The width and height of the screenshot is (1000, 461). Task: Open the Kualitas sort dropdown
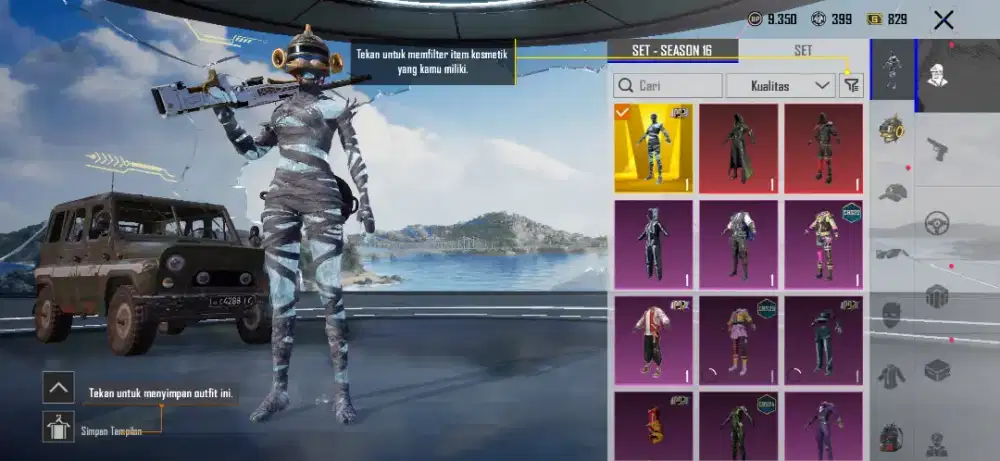click(780, 86)
